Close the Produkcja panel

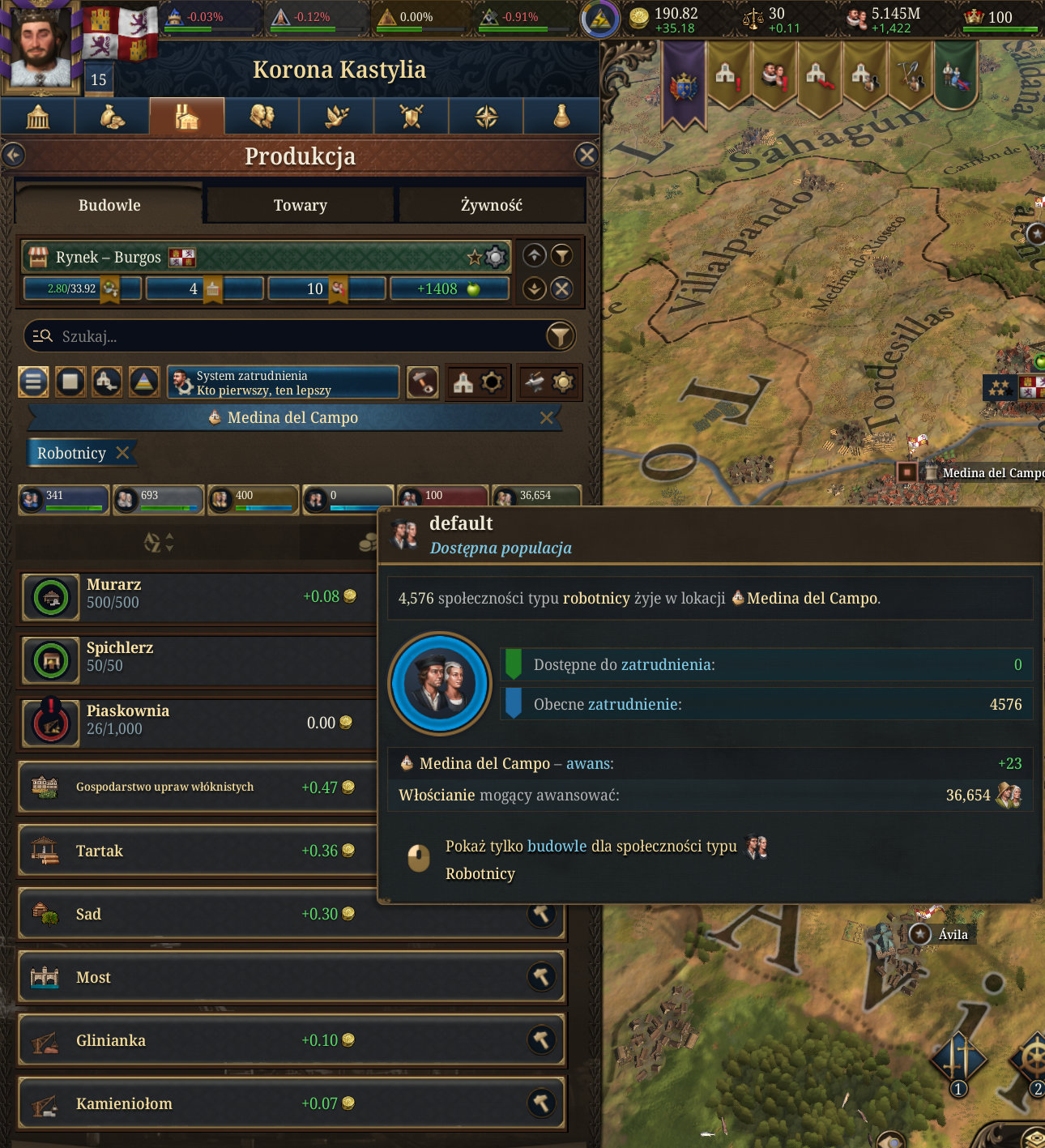click(586, 155)
